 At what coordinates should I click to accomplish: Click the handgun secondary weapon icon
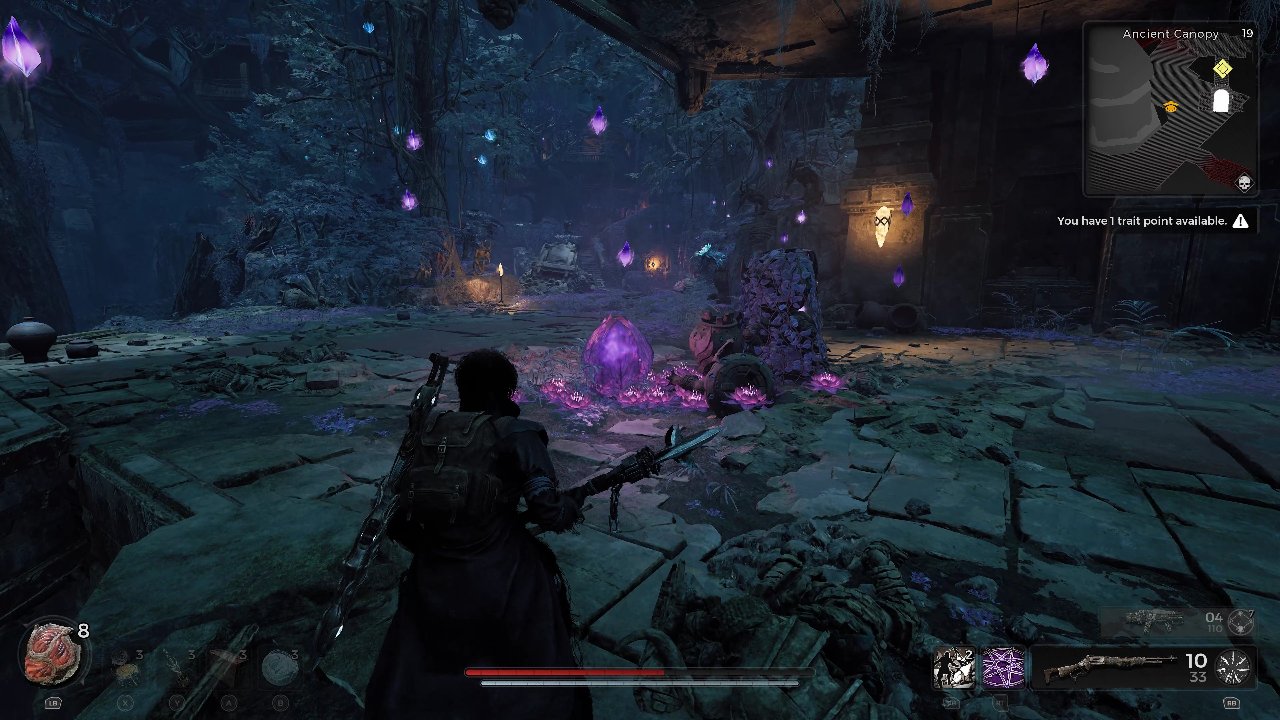click(x=1152, y=620)
